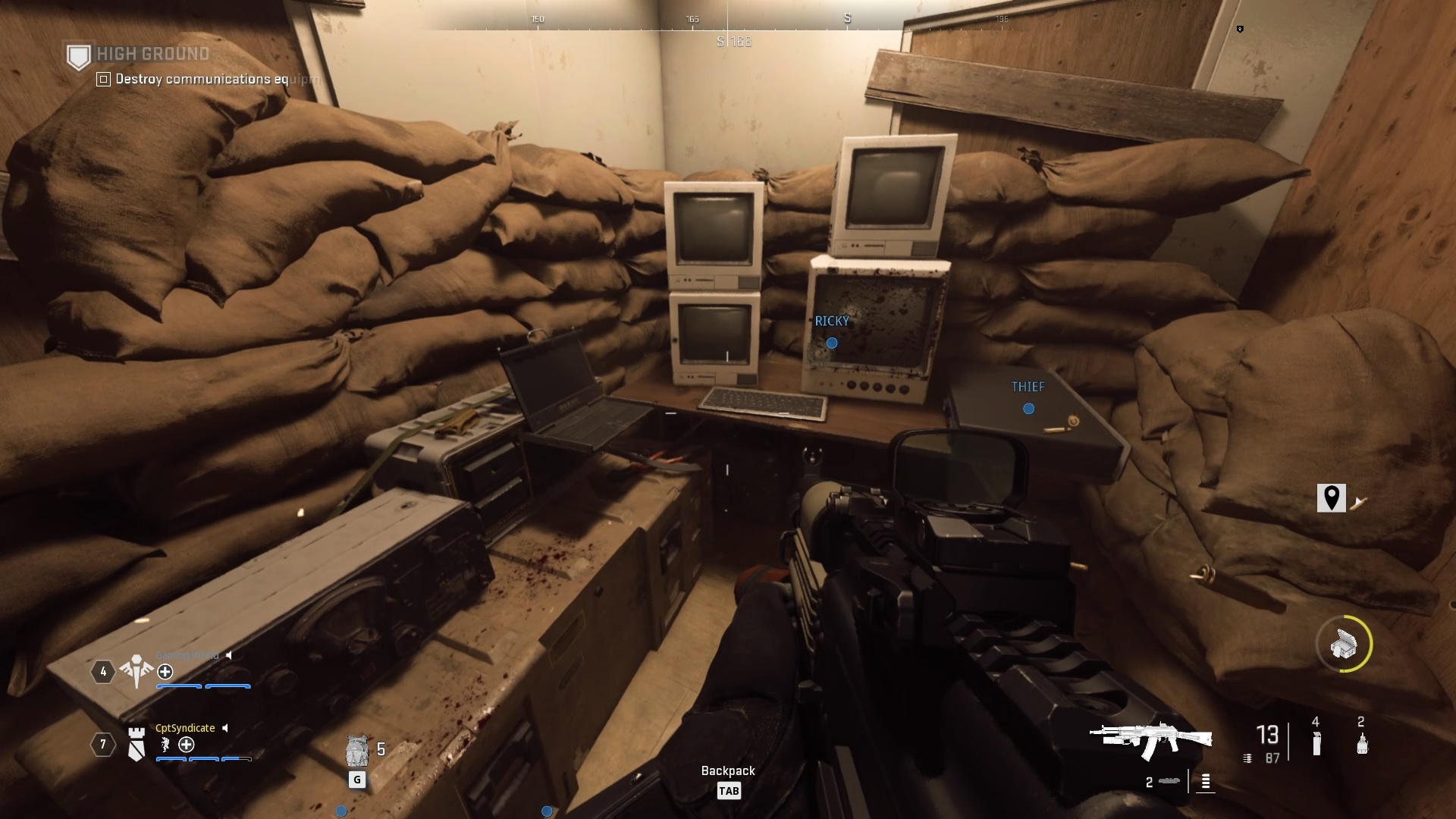Select the AK rifle icon in the weapon HUD
1456x819 pixels.
1150,737
